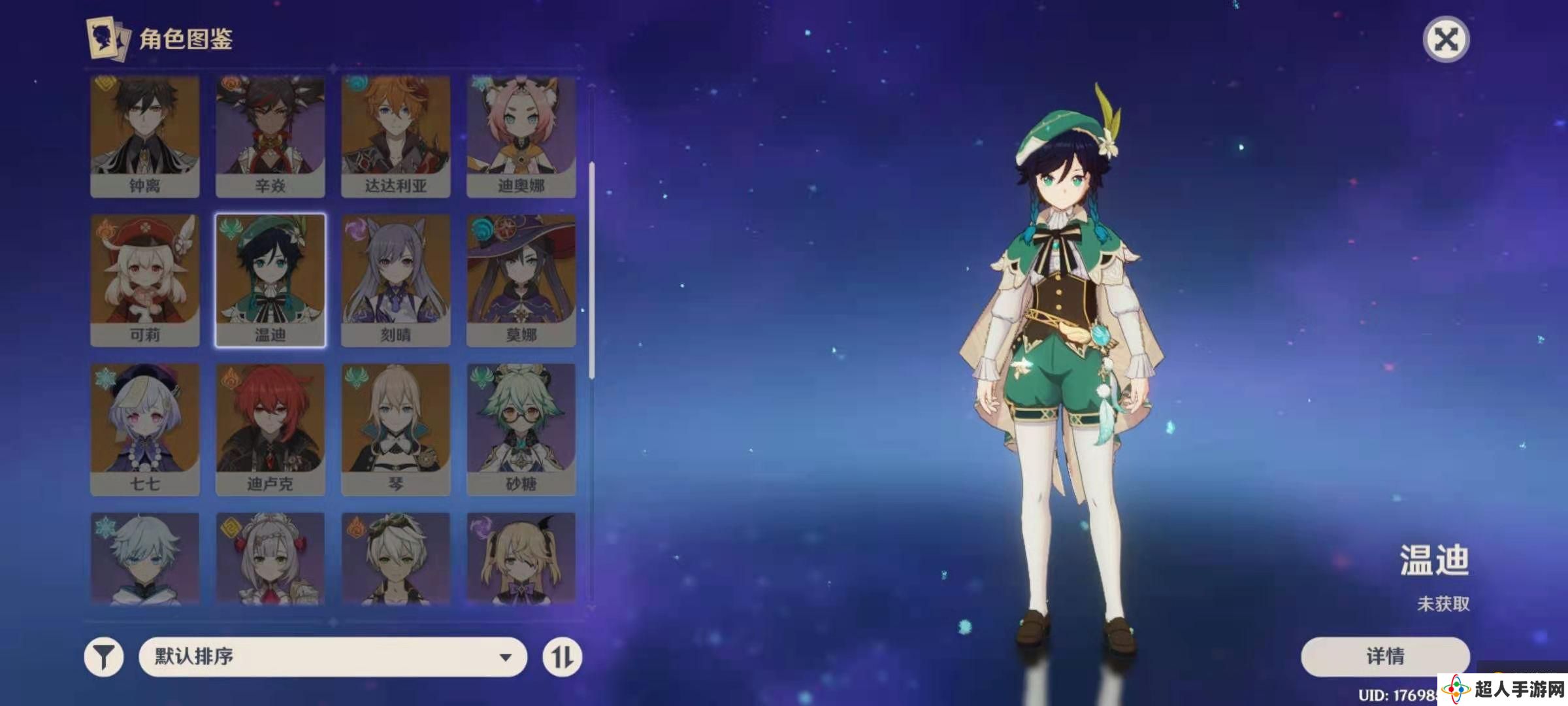
Task: Choose the 辛焱 character card
Action: click(x=270, y=136)
